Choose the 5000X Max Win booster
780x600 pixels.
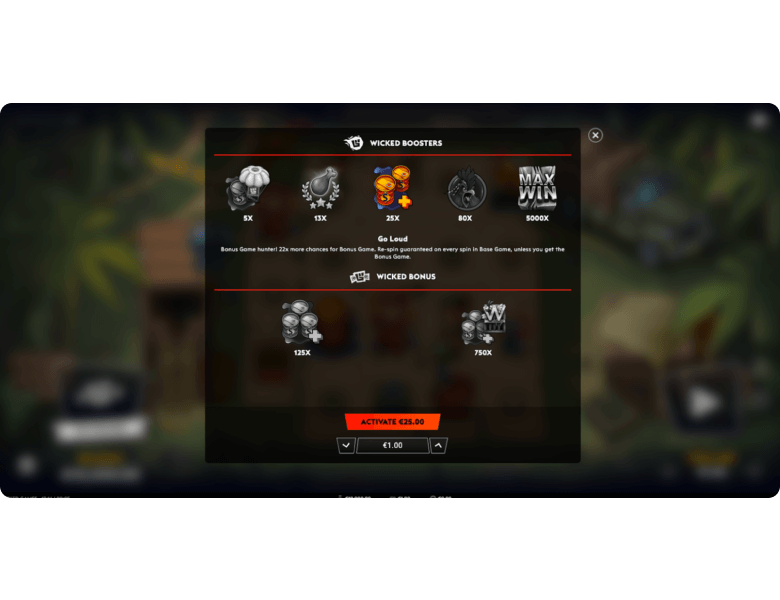pyautogui.click(x=537, y=188)
